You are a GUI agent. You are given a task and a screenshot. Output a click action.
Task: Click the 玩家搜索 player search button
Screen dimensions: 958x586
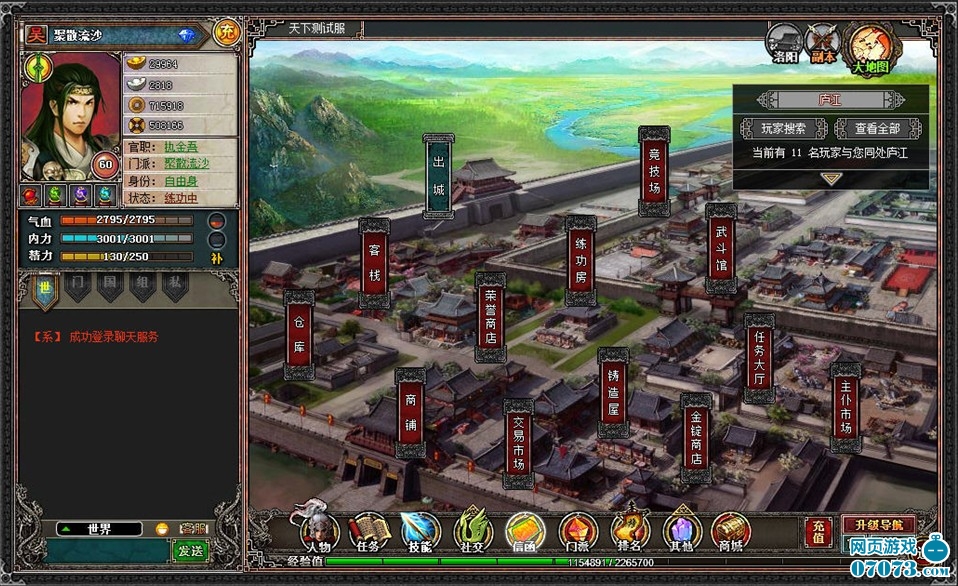pos(784,129)
